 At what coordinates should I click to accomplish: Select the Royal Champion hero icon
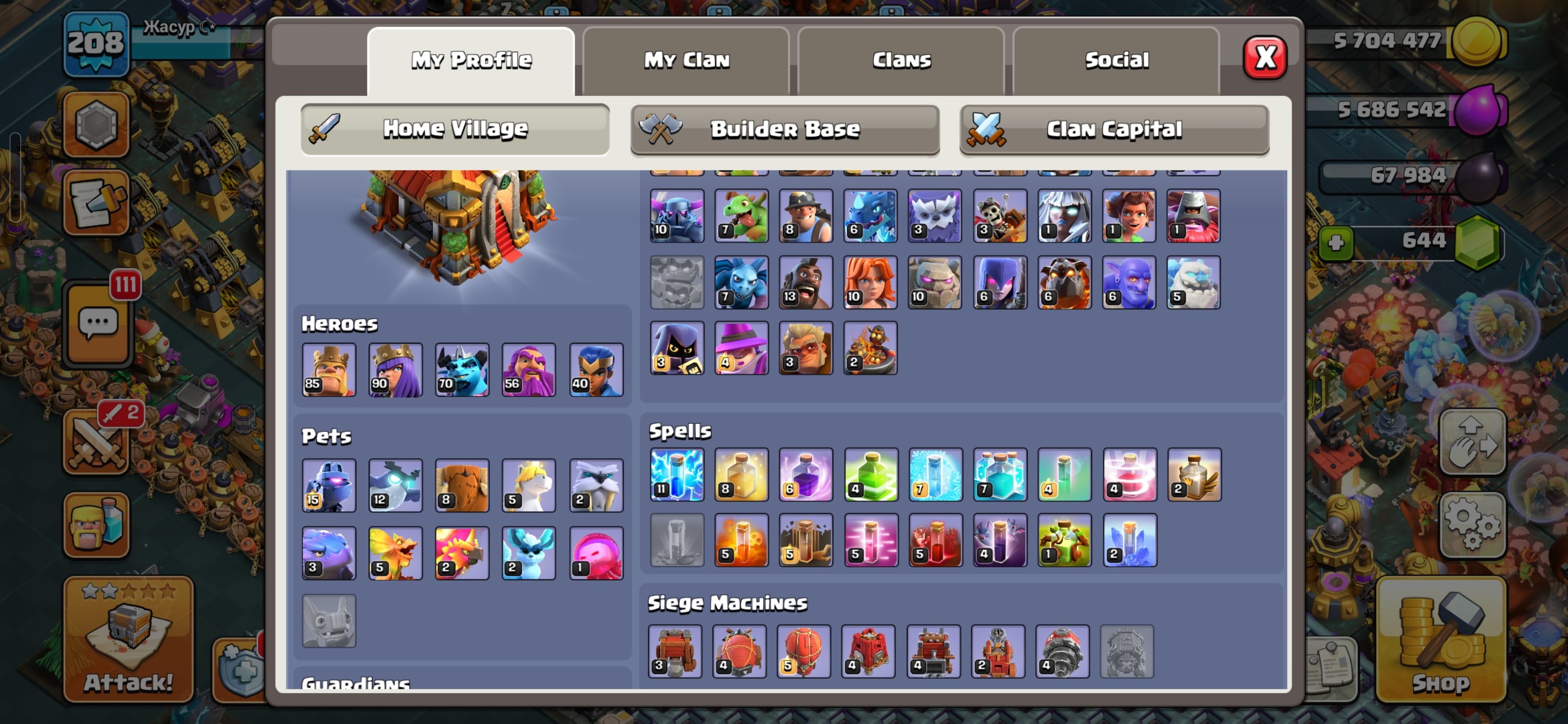click(x=596, y=370)
